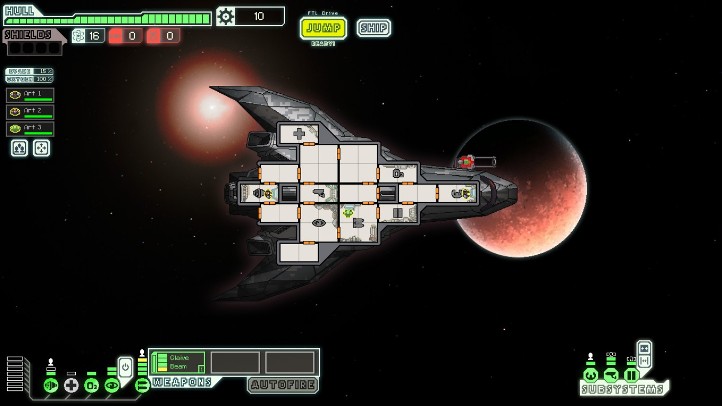Select crew member Art 1
The image size is (722, 406).
point(30,95)
